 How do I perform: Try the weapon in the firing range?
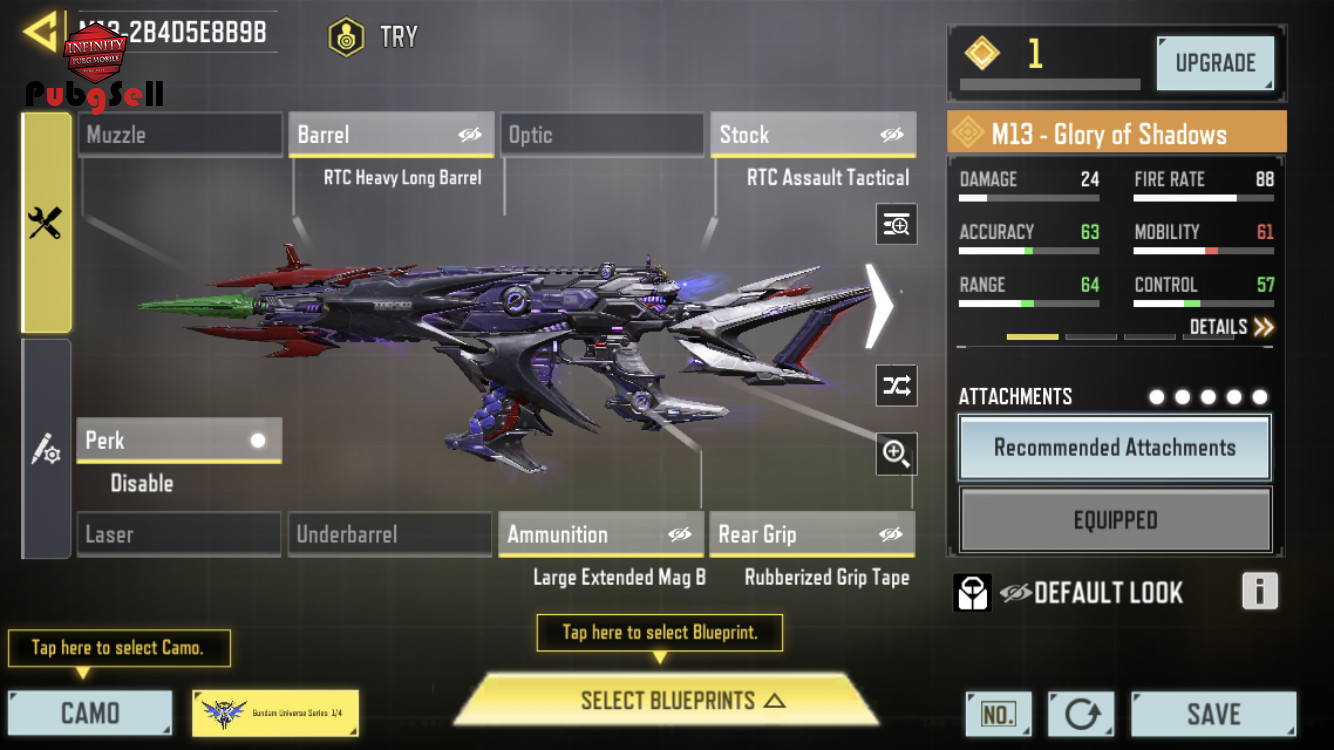coord(374,38)
